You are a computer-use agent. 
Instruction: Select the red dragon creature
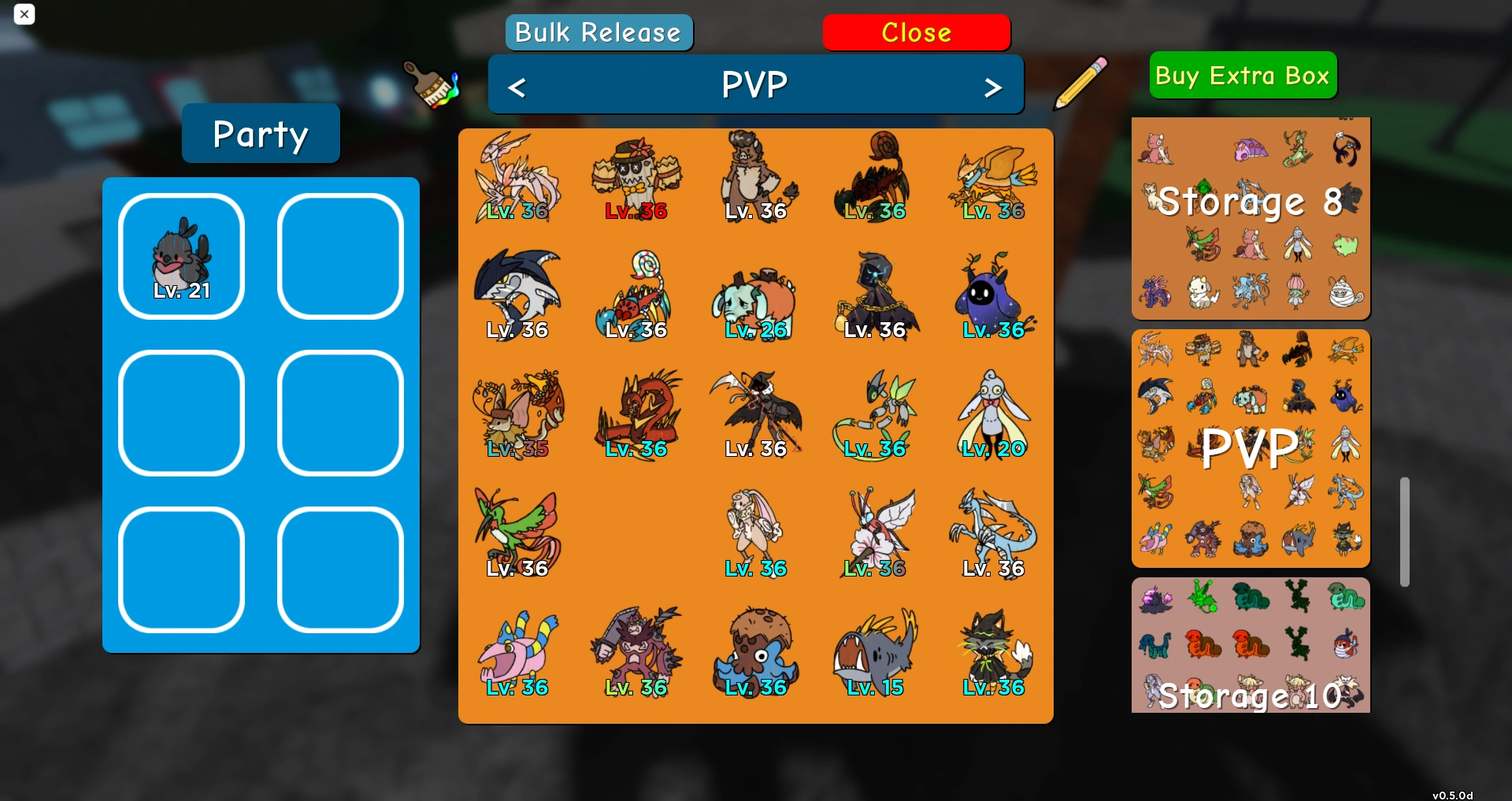[x=637, y=413]
